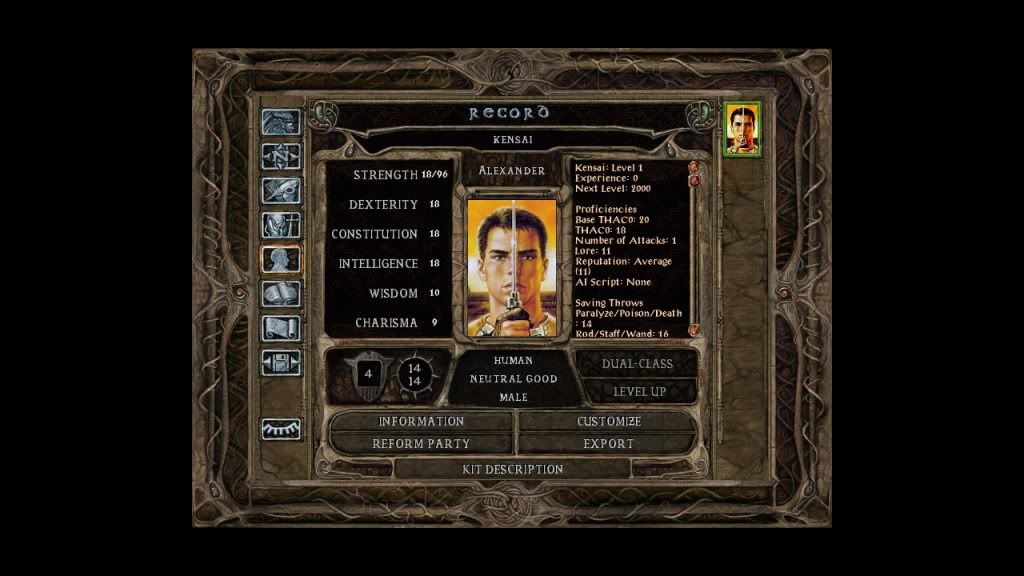The image size is (1024, 576).
Task: Open the journal quill icon
Action: coord(281,191)
